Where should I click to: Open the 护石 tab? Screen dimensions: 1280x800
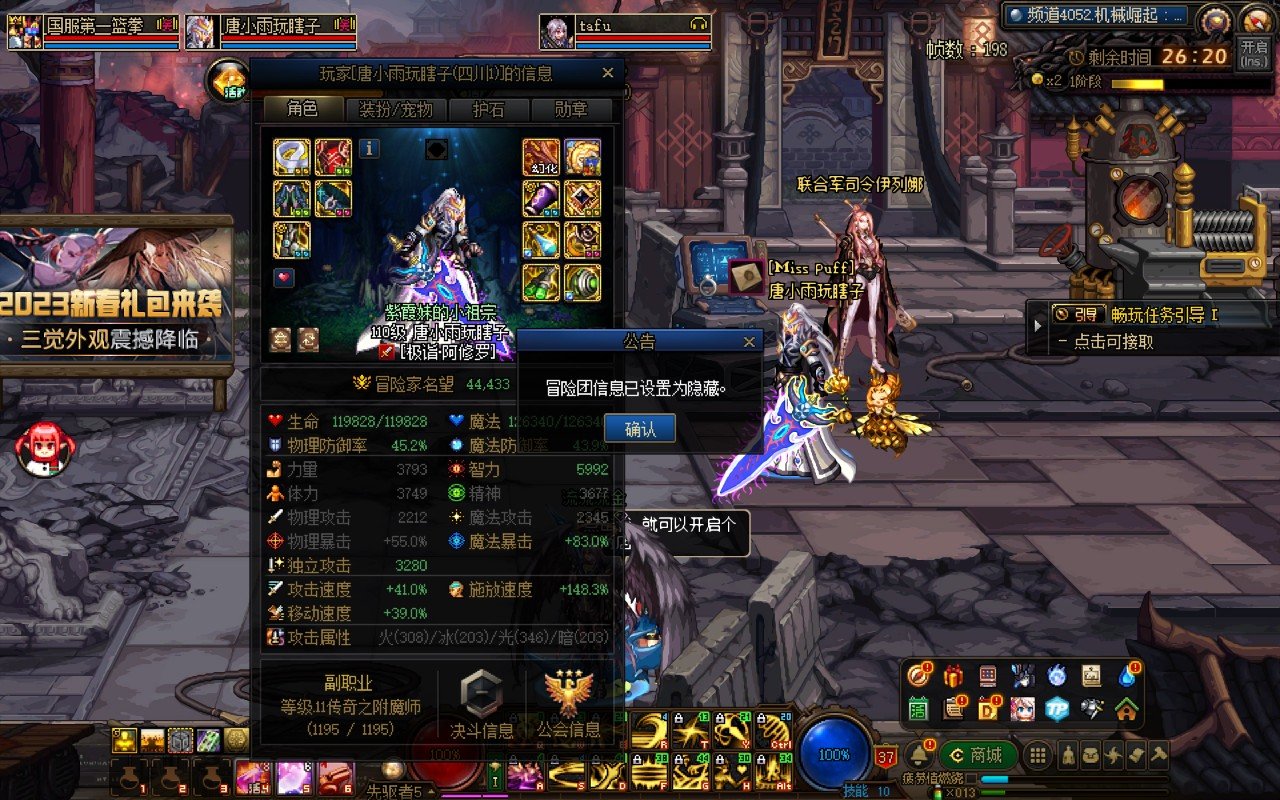pos(489,109)
